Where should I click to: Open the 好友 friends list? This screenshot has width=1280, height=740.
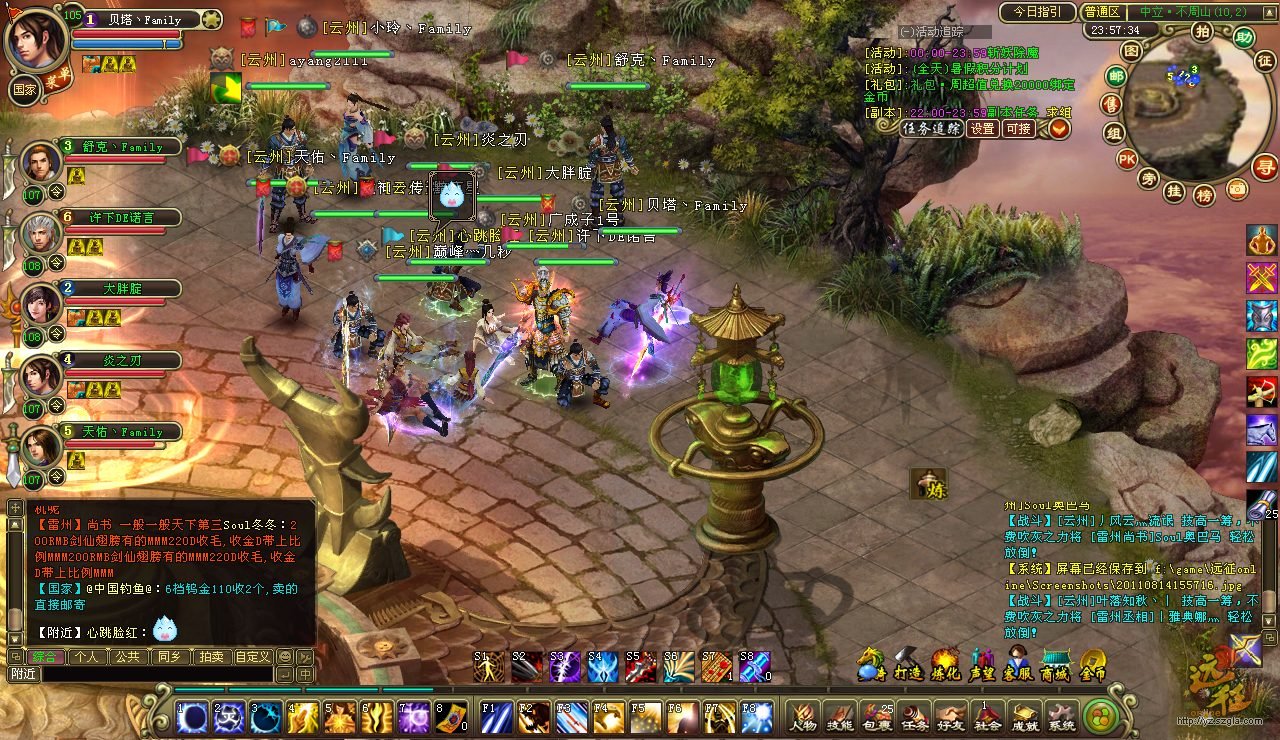951,716
